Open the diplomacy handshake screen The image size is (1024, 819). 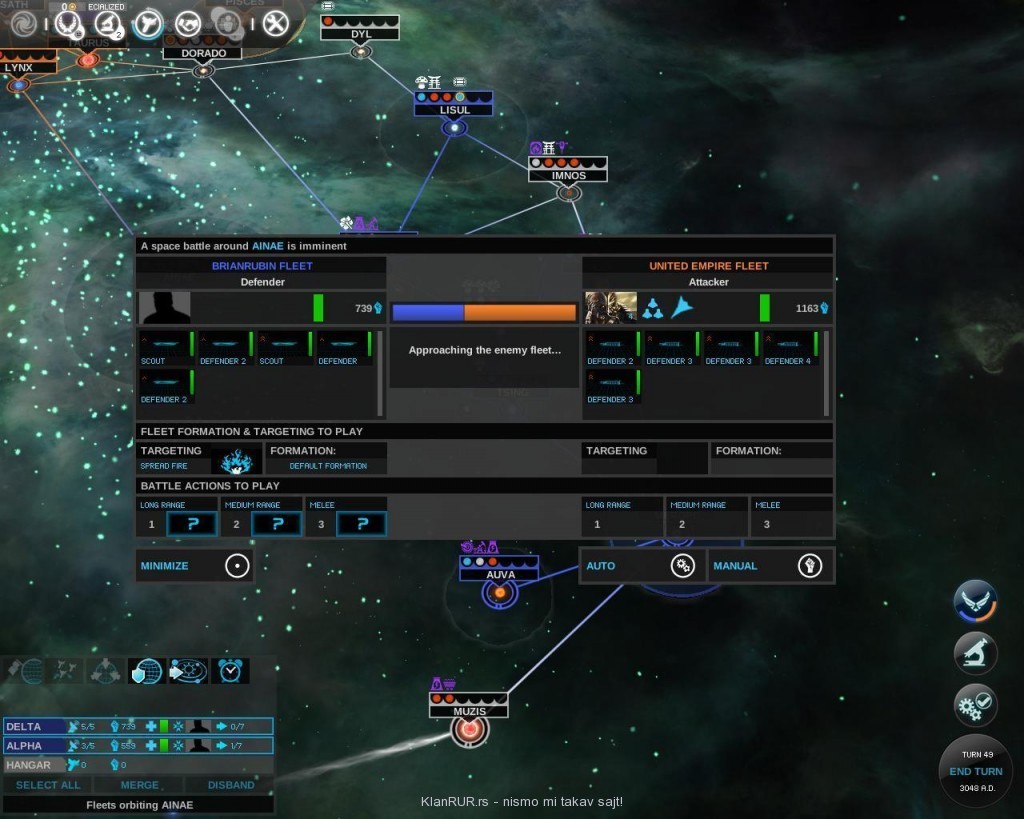pyautogui.click(x=187, y=23)
